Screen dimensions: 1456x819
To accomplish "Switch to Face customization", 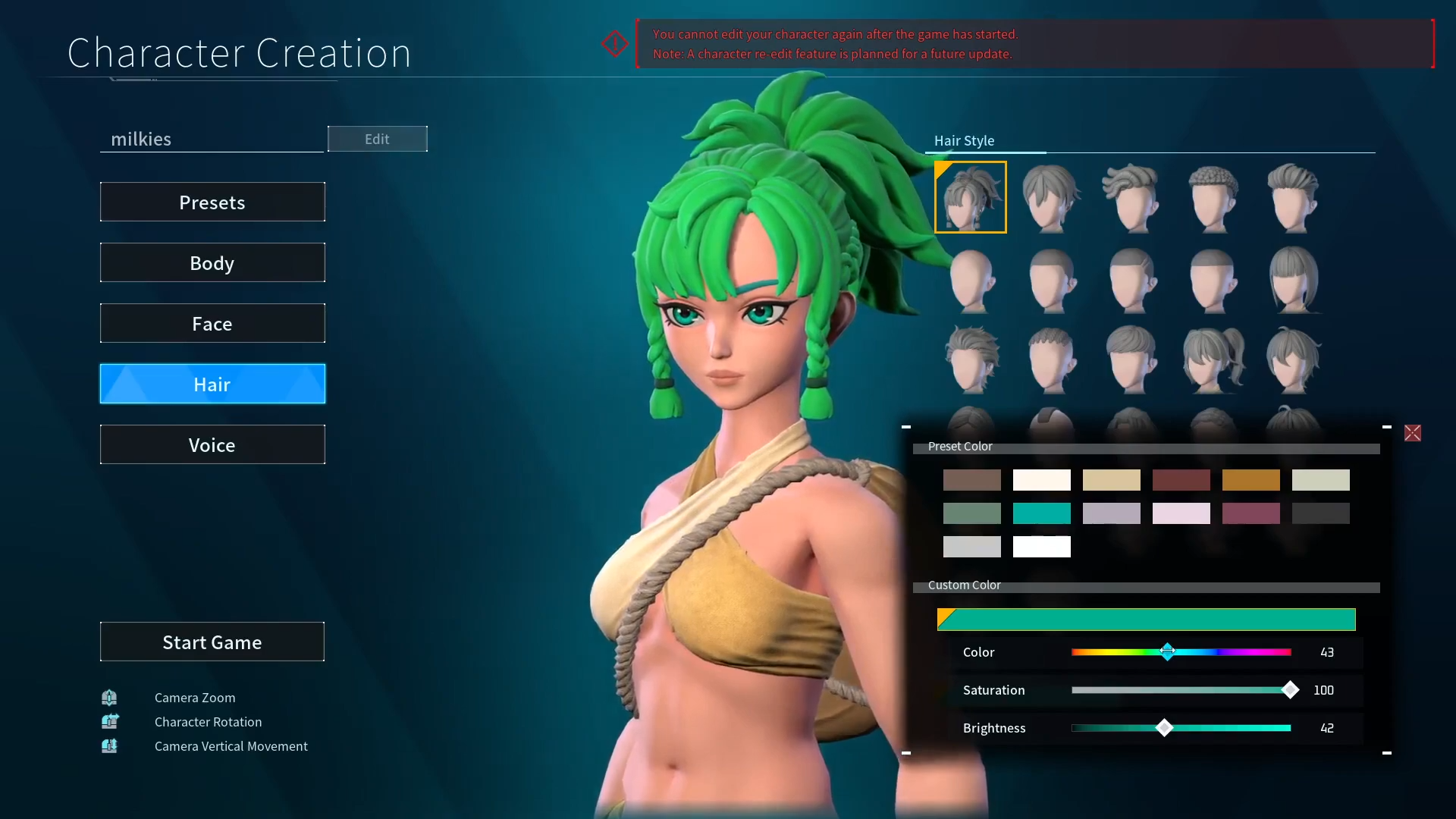I will (212, 323).
